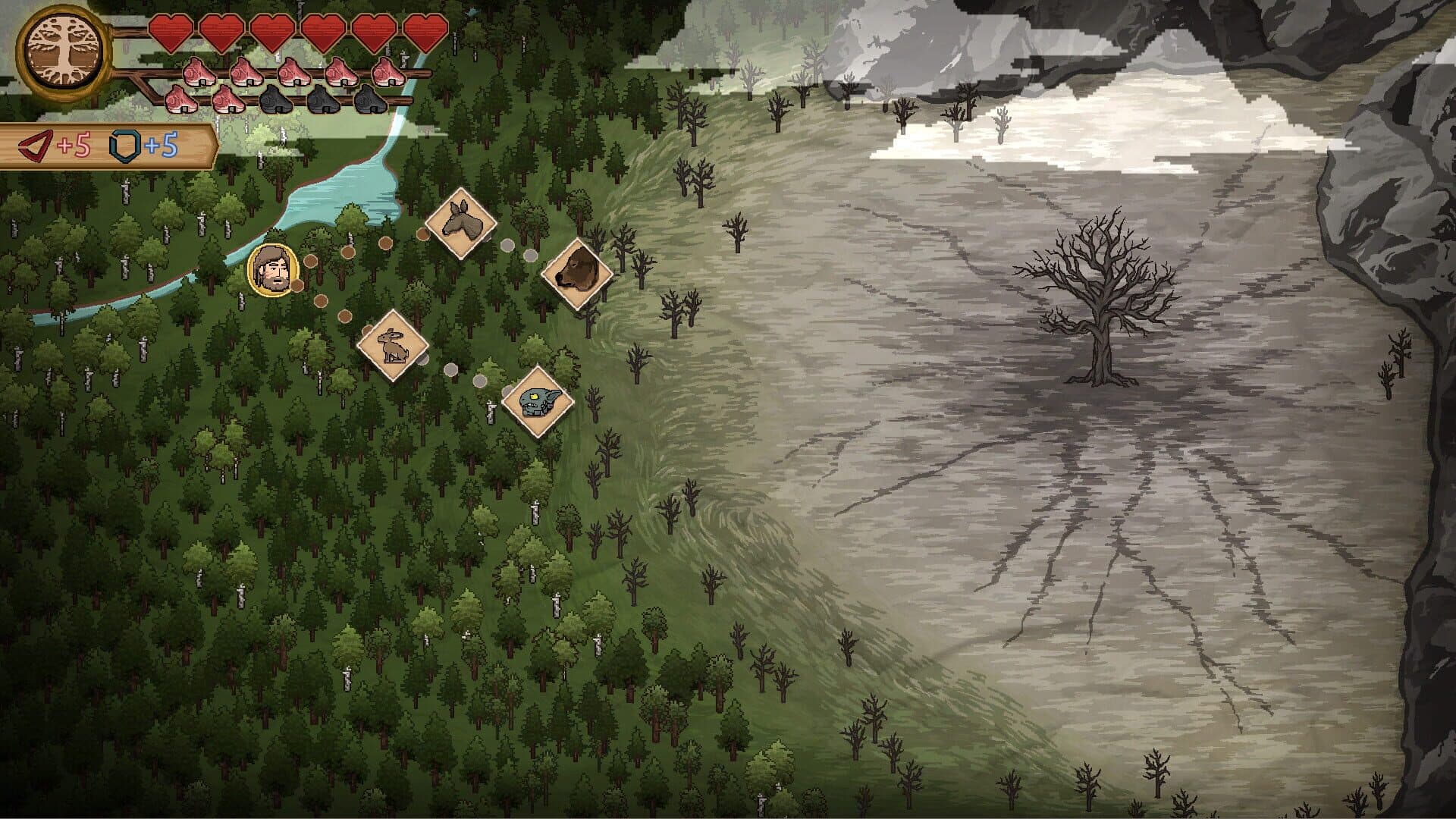Open the tree emblem medallion
The image size is (1456, 819).
[64, 55]
